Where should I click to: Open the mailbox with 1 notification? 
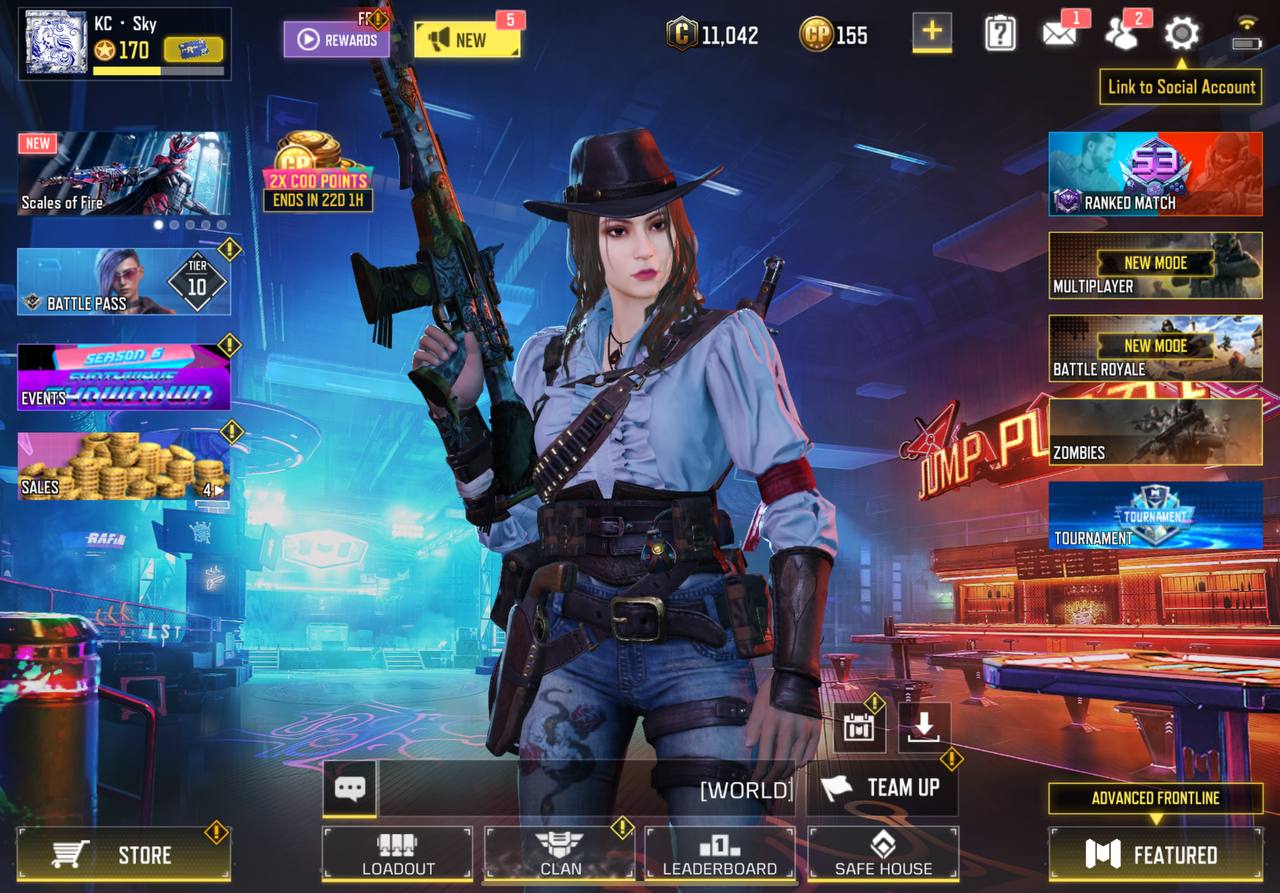(x=1059, y=33)
